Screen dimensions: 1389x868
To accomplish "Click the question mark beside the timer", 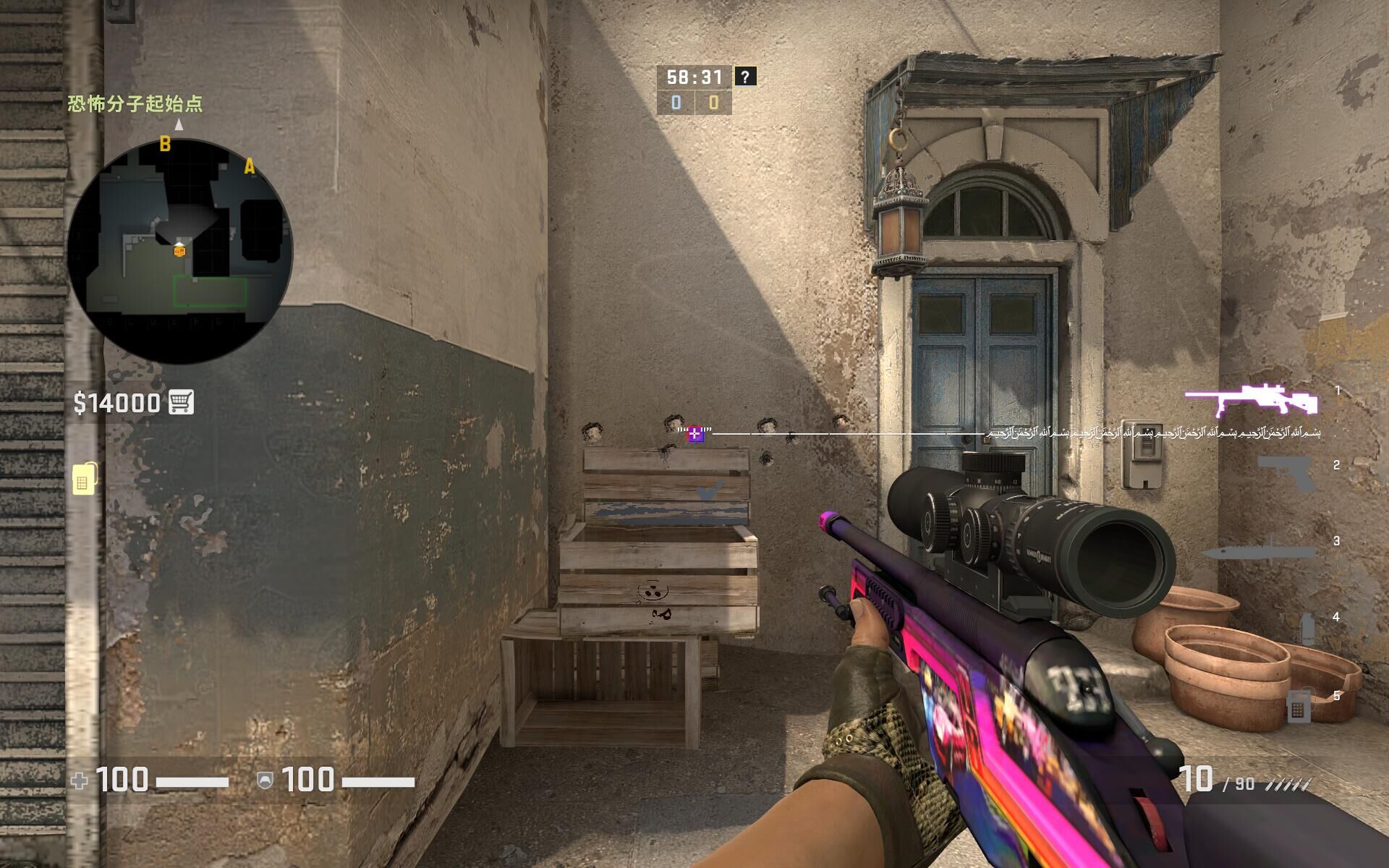I will point(745,76).
